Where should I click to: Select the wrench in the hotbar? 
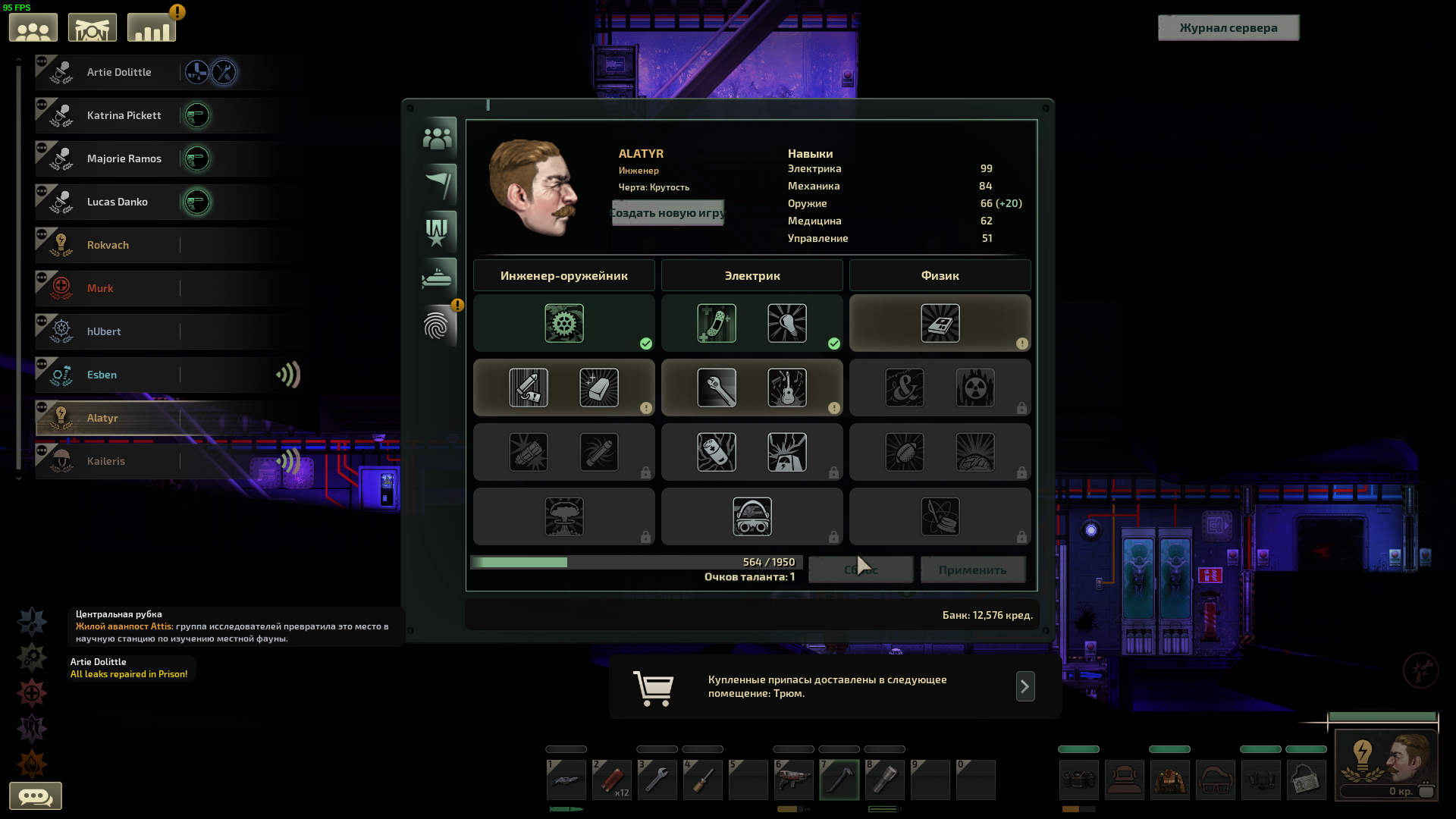(657, 780)
